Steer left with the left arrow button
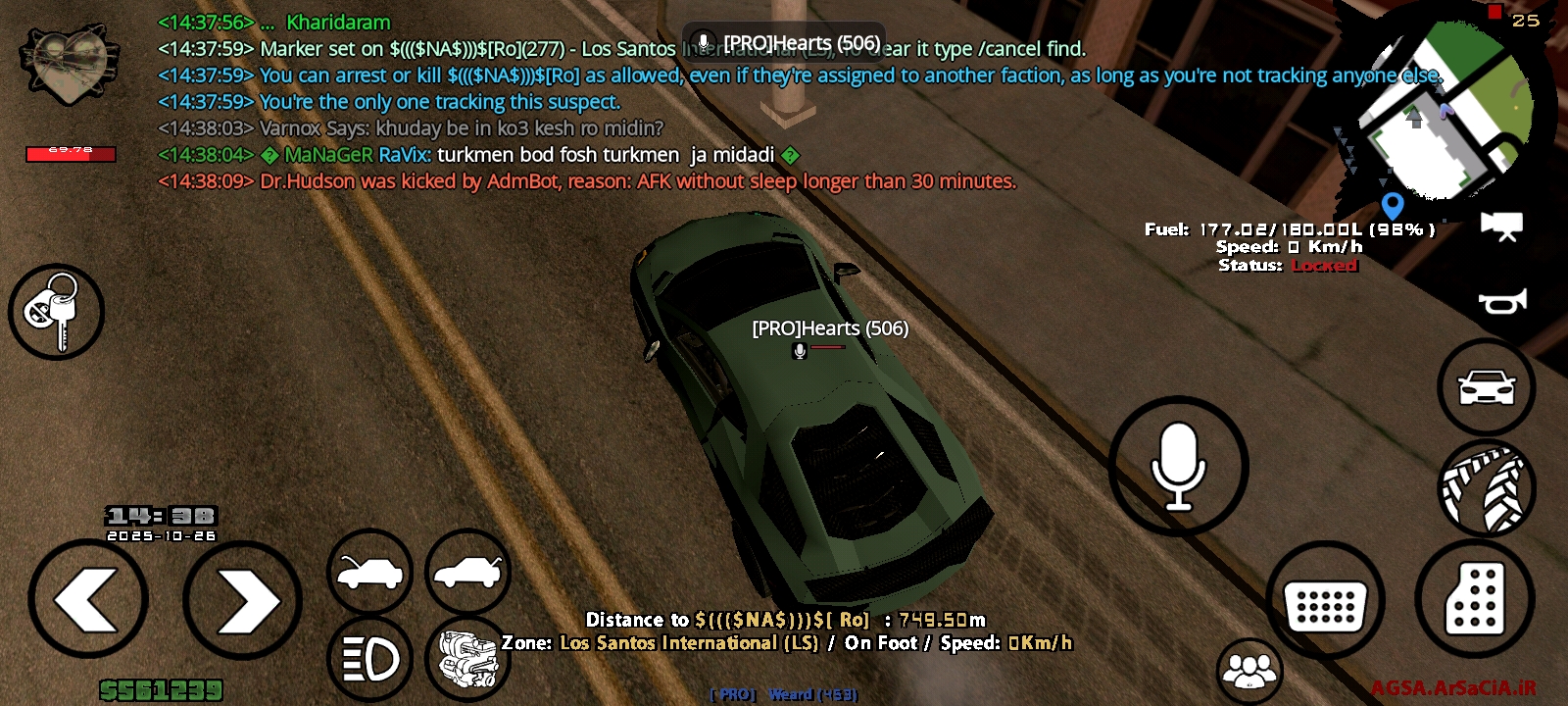Image resolution: width=1568 pixels, height=706 pixels. click(x=88, y=598)
